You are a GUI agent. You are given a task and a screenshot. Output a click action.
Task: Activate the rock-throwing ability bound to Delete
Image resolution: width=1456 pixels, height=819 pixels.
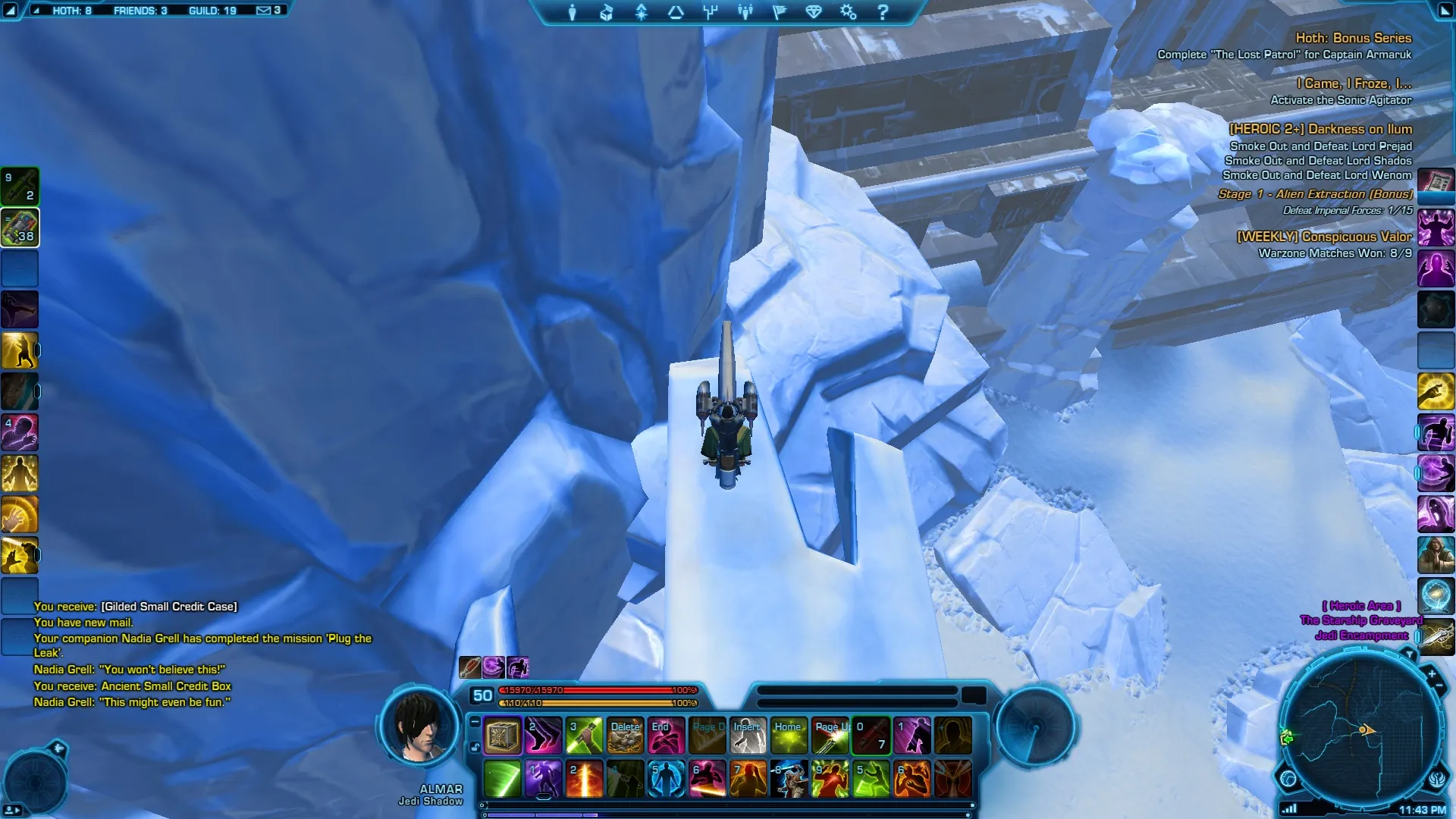(626, 736)
